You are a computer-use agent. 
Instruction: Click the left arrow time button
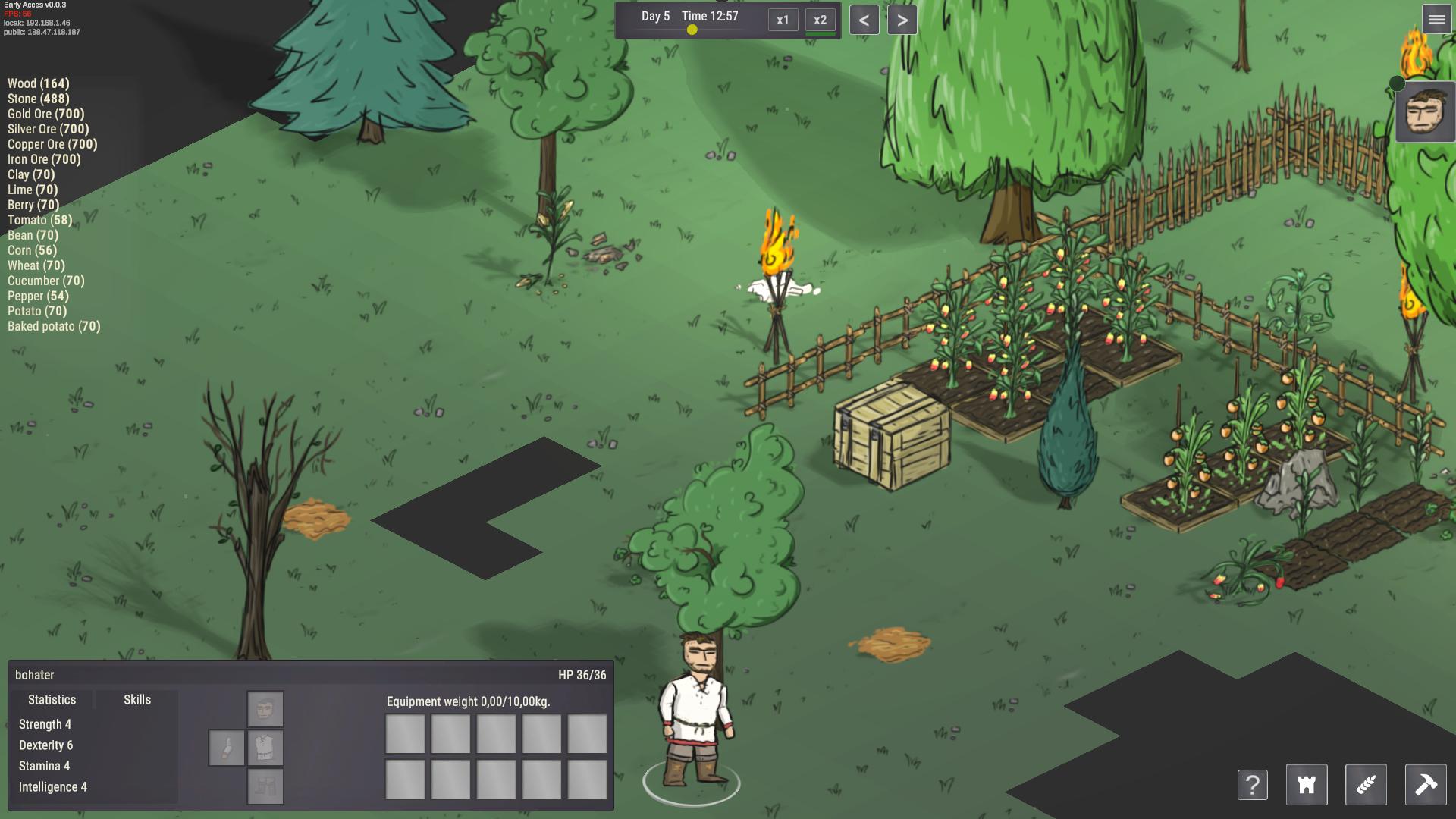(864, 20)
